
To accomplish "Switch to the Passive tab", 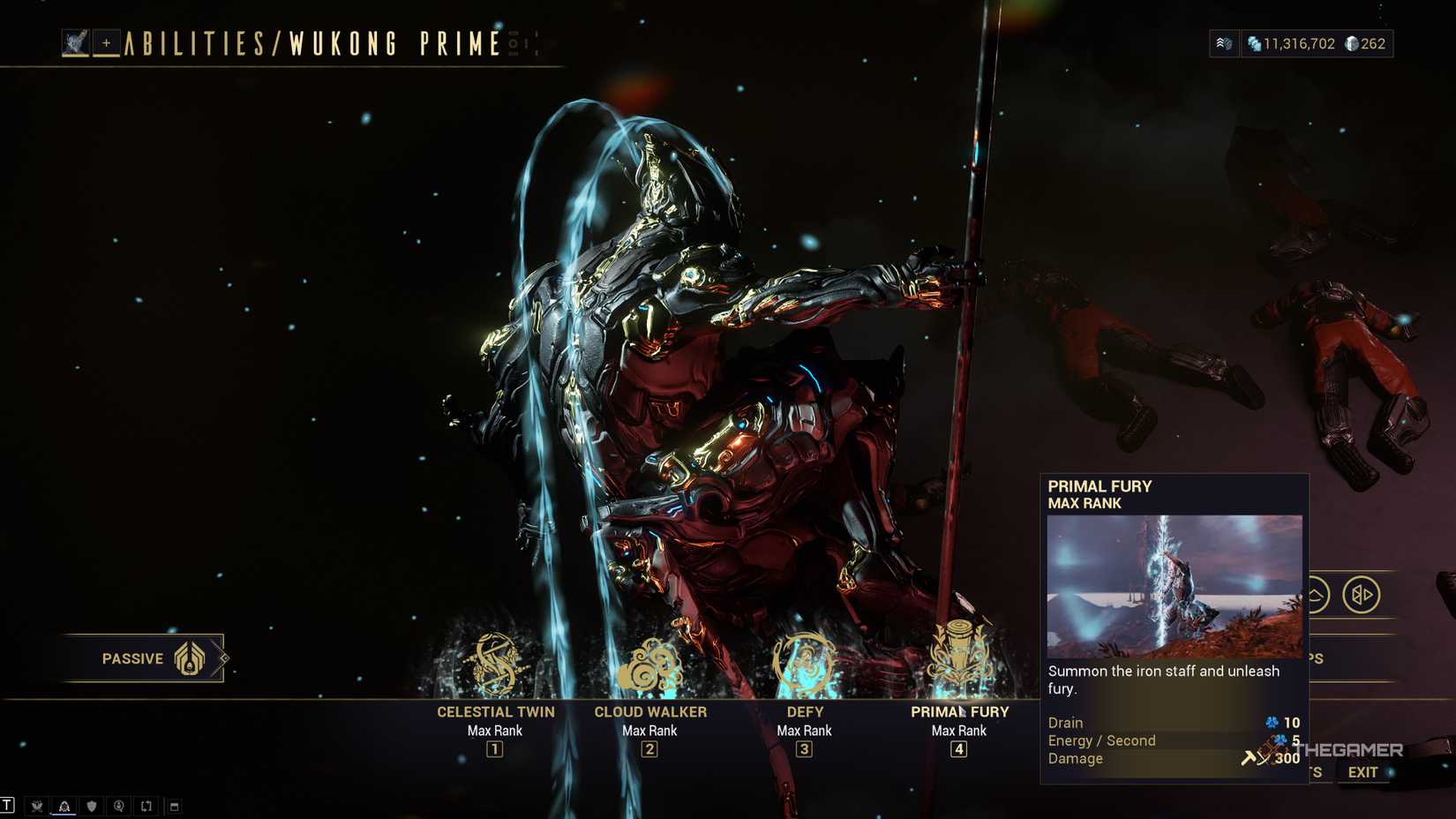I will click(134, 657).
